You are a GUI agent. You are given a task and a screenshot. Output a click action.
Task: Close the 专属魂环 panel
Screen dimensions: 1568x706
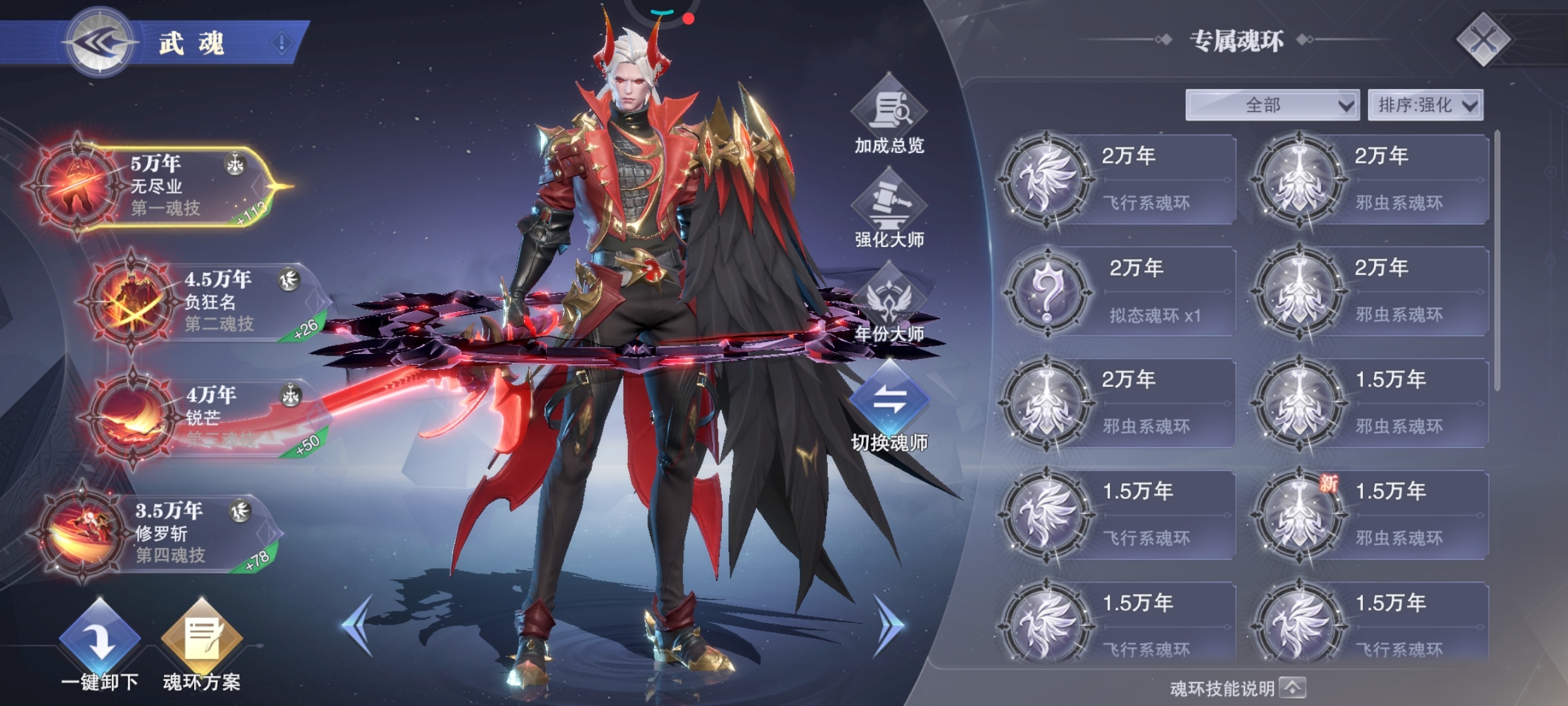click(1483, 40)
